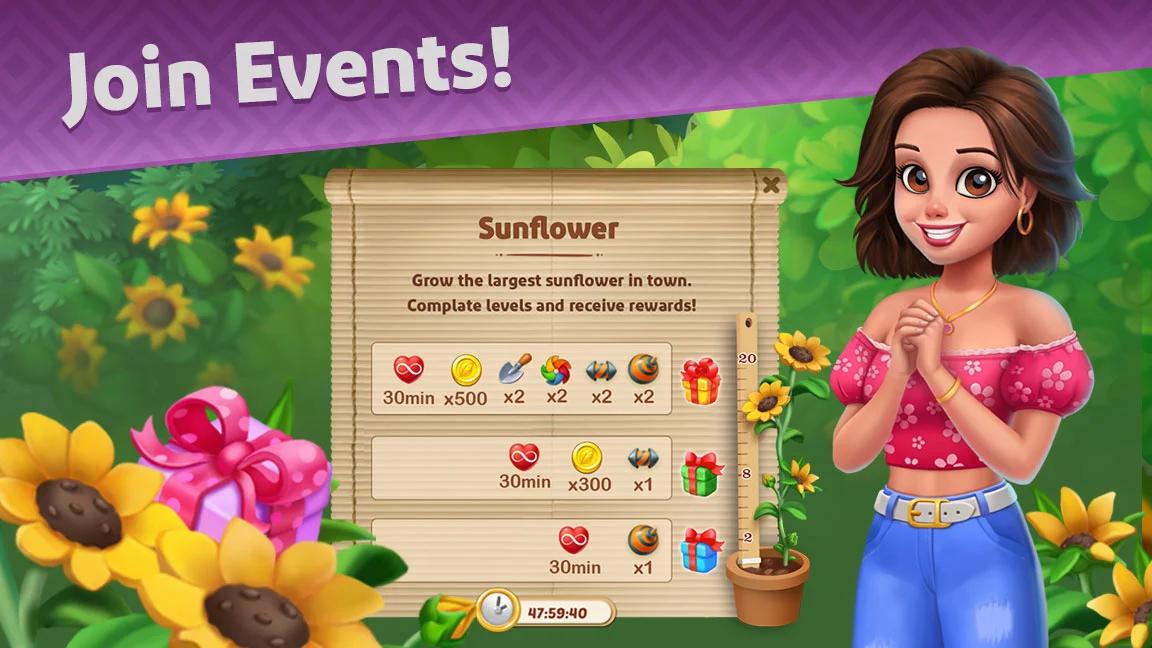1152x648 pixels.
Task: Select the x500 gold coin reward
Action: 466,371
